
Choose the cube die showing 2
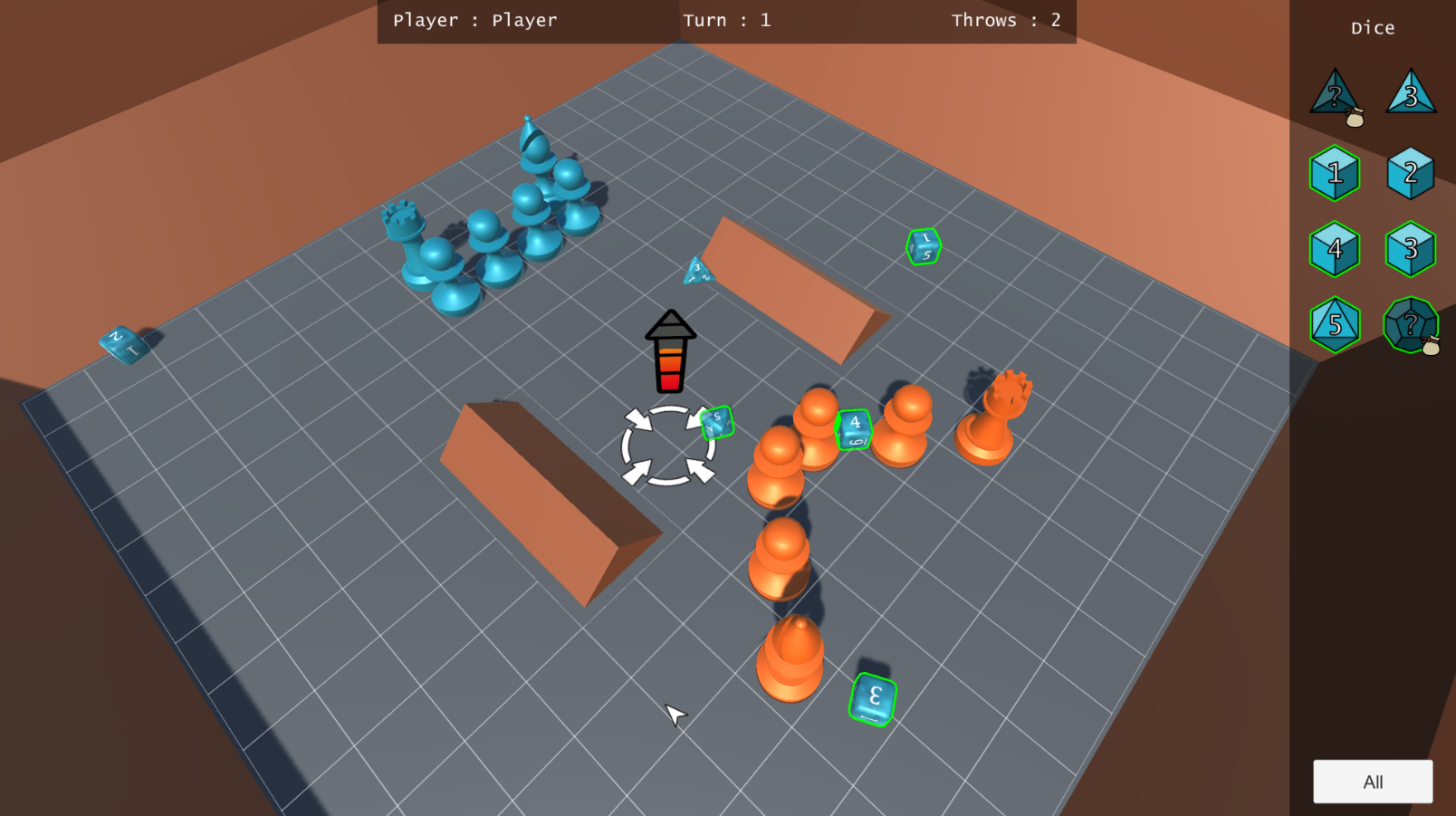click(1411, 173)
